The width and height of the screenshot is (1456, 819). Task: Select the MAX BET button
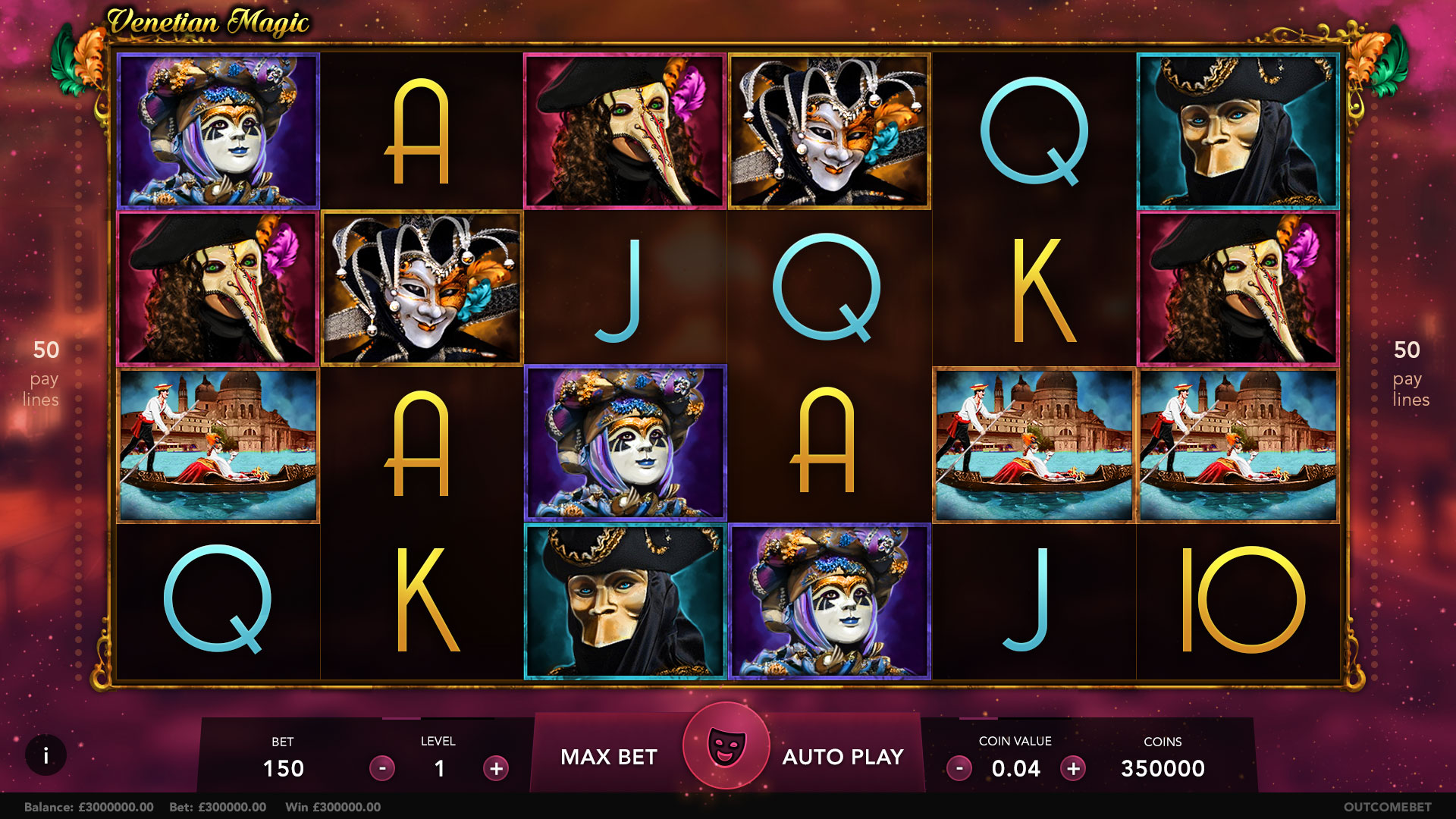pyautogui.click(x=608, y=757)
